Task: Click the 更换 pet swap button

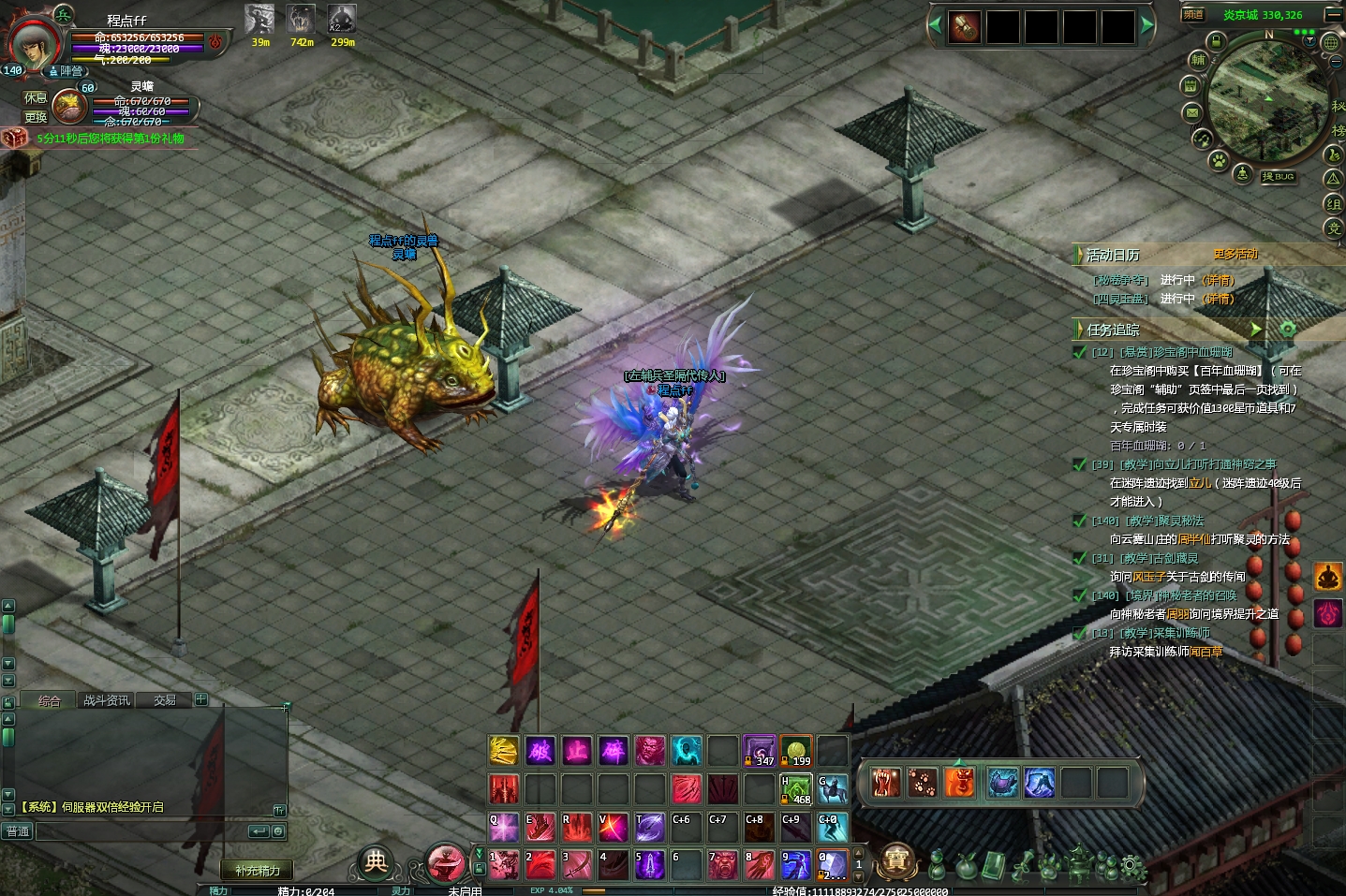Action: [x=36, y=117]
